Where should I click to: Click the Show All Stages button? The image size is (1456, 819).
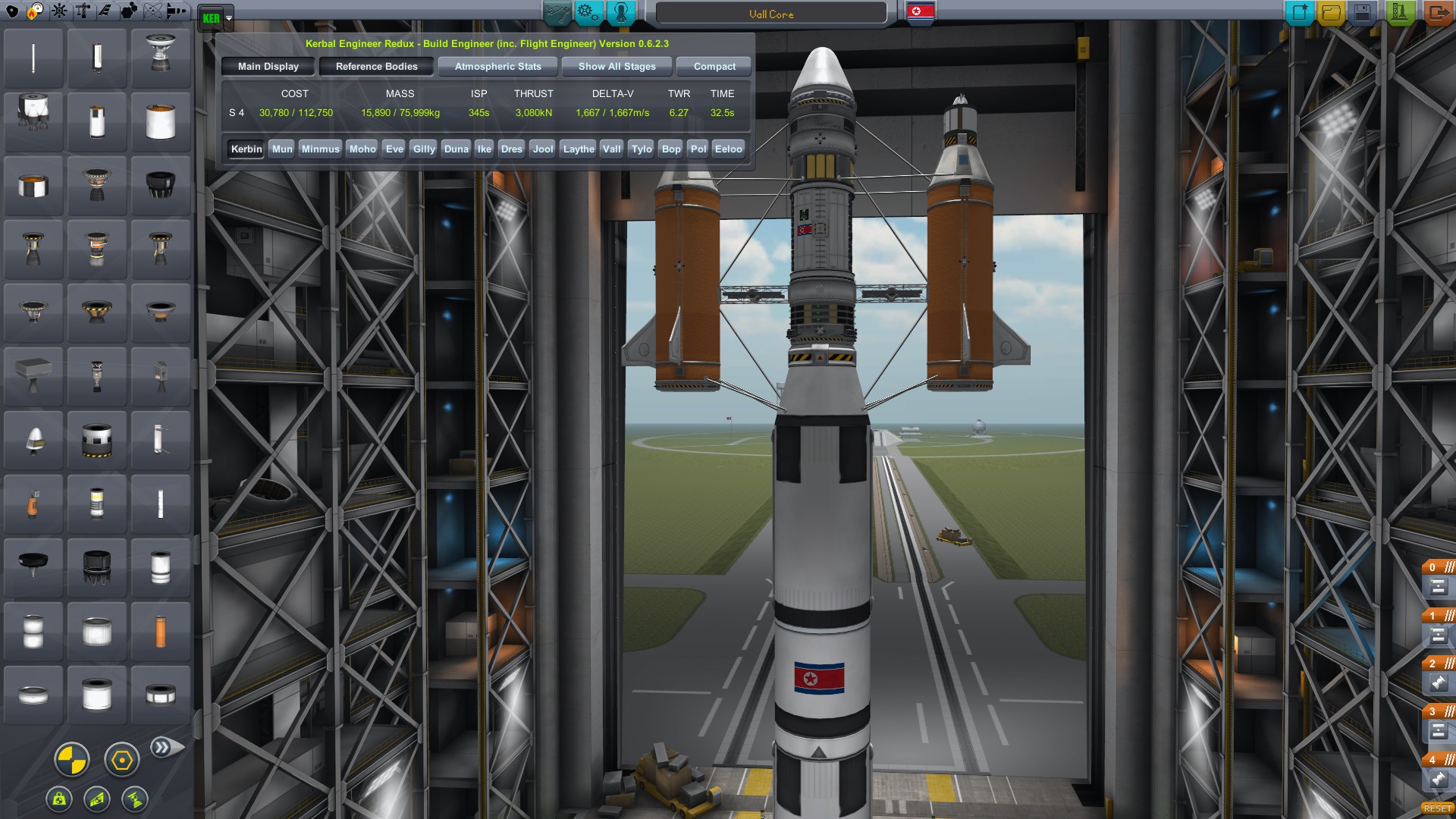pos(617,67)
